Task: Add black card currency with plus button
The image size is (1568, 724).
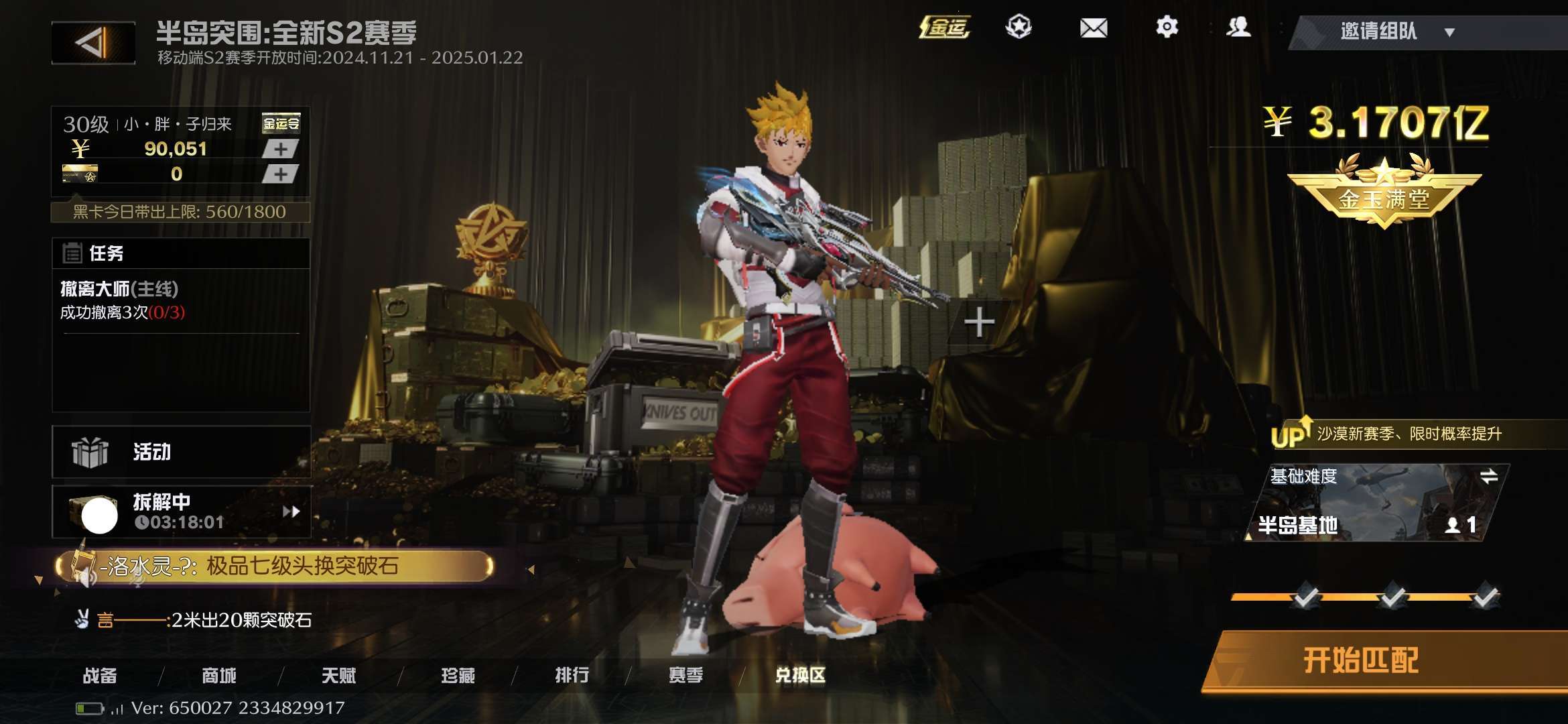Action: click(280, 174)
